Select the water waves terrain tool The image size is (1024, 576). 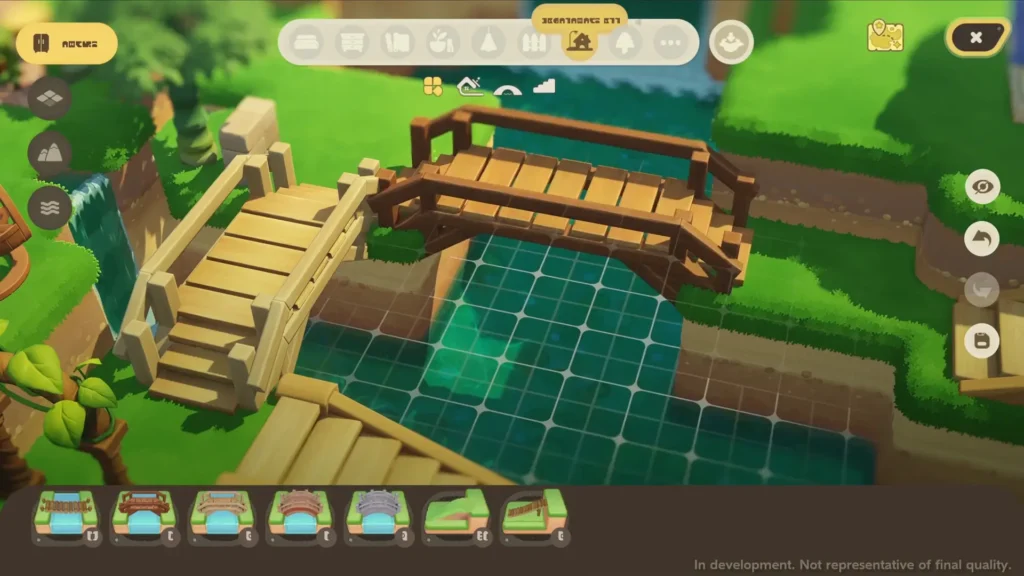pos(49,207)
